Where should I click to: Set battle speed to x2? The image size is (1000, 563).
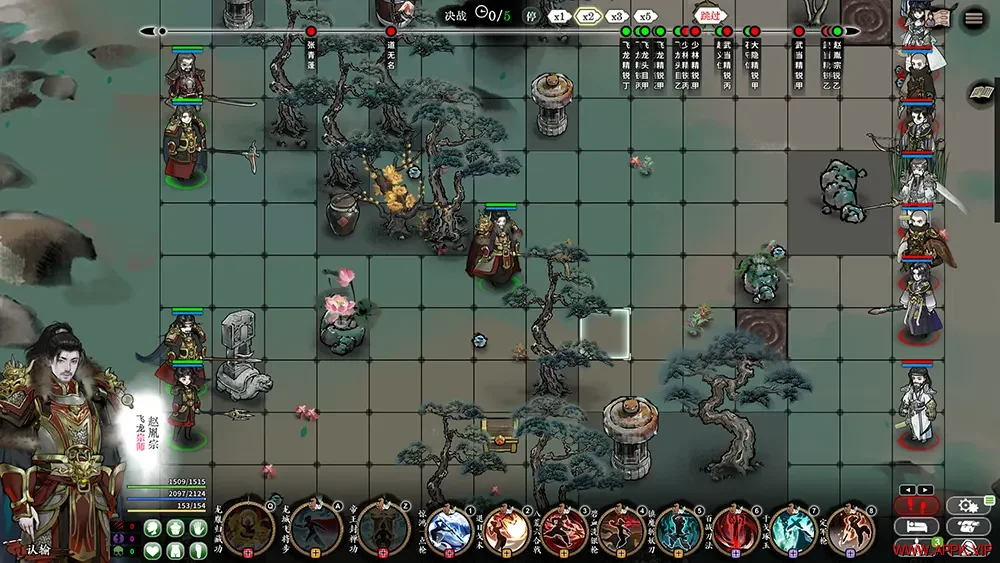[588, 16]
